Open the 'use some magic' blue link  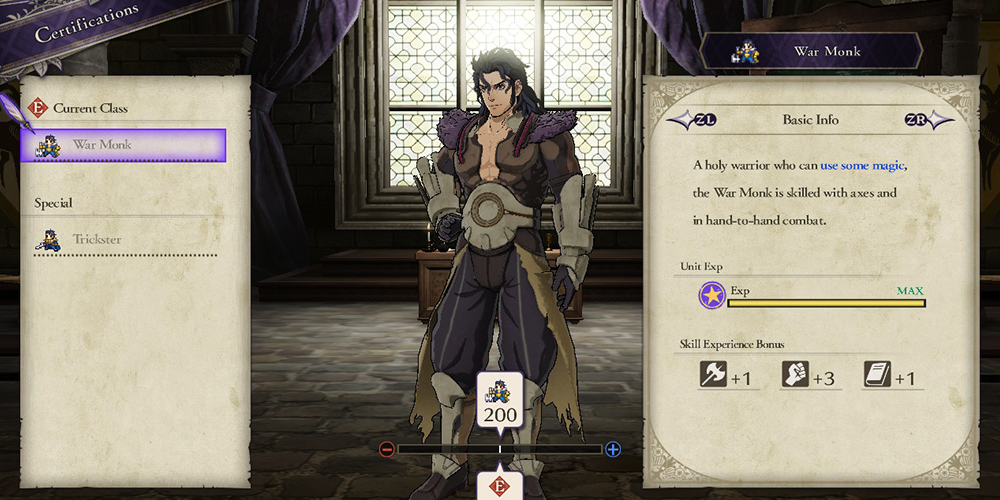click(x=869, y=165)
